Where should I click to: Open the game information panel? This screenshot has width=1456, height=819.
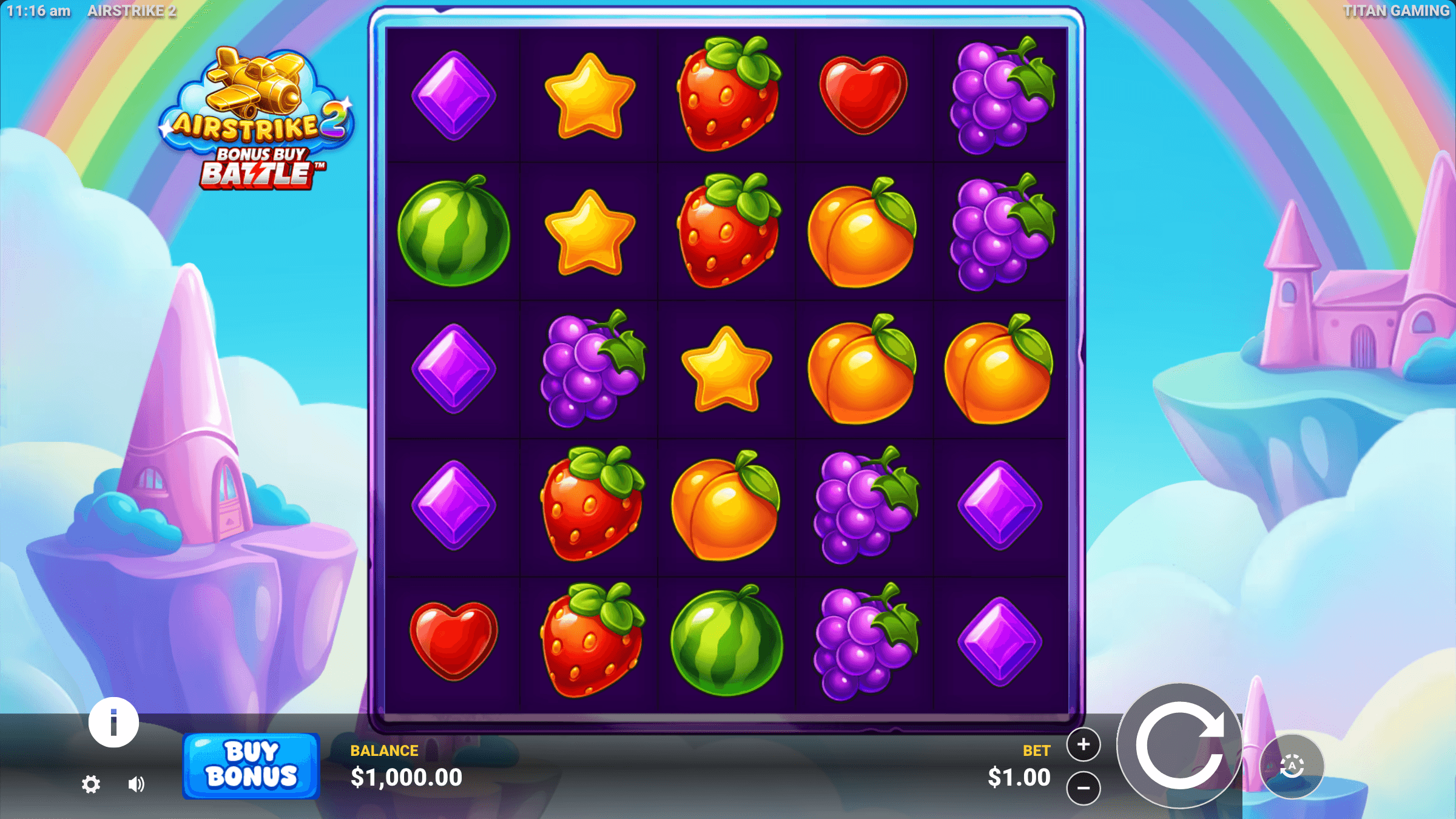[x=113, y=723]
